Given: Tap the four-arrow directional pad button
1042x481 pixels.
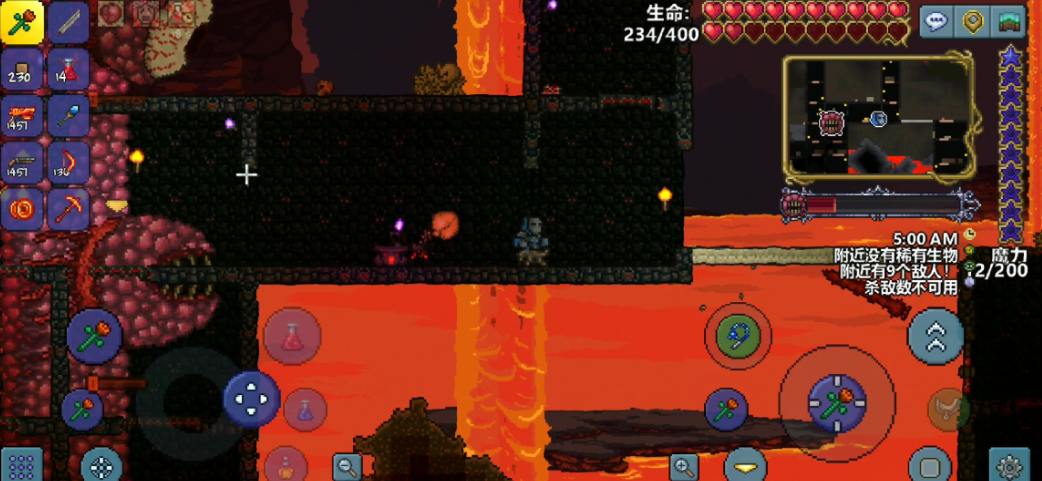Looking at the screenshot, I should (250, 399).
